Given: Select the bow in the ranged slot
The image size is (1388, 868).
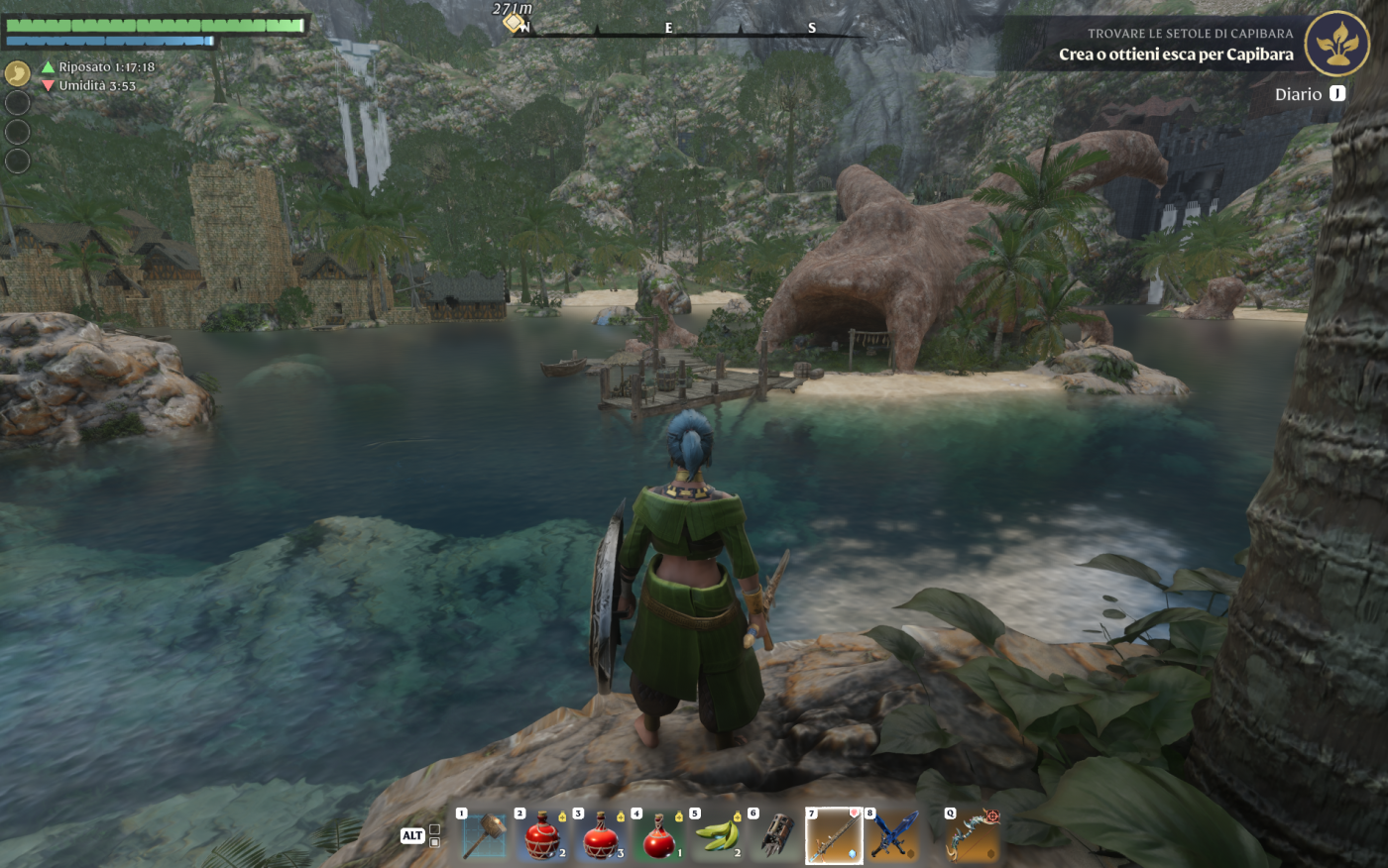Looking at the screenshot, I should pyautogui.click(x=973, y=836).
